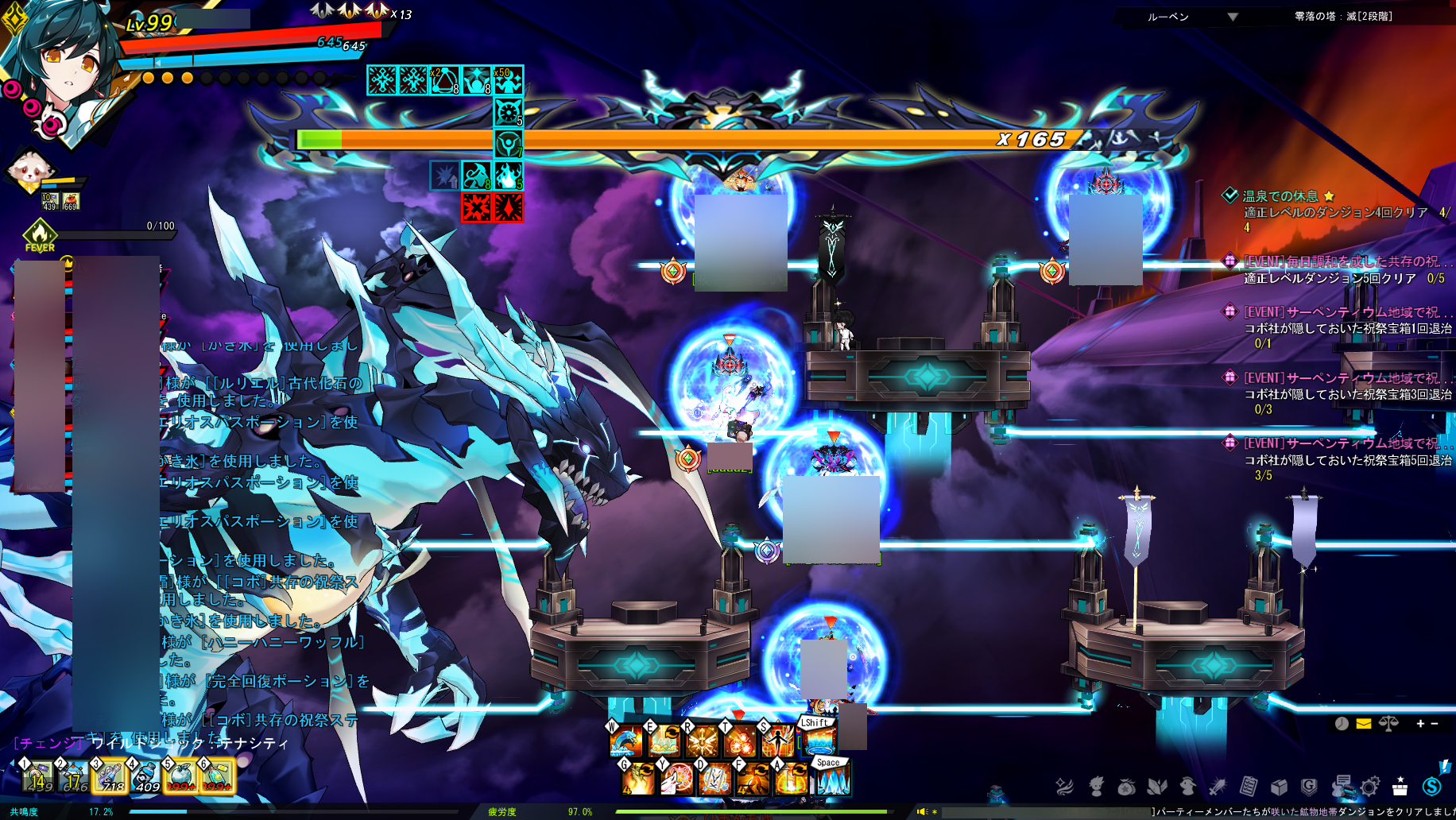Cast the S skill with the winged figure
The width and height of the screenshot is (1456, 820).
click(x=777, y=741)
